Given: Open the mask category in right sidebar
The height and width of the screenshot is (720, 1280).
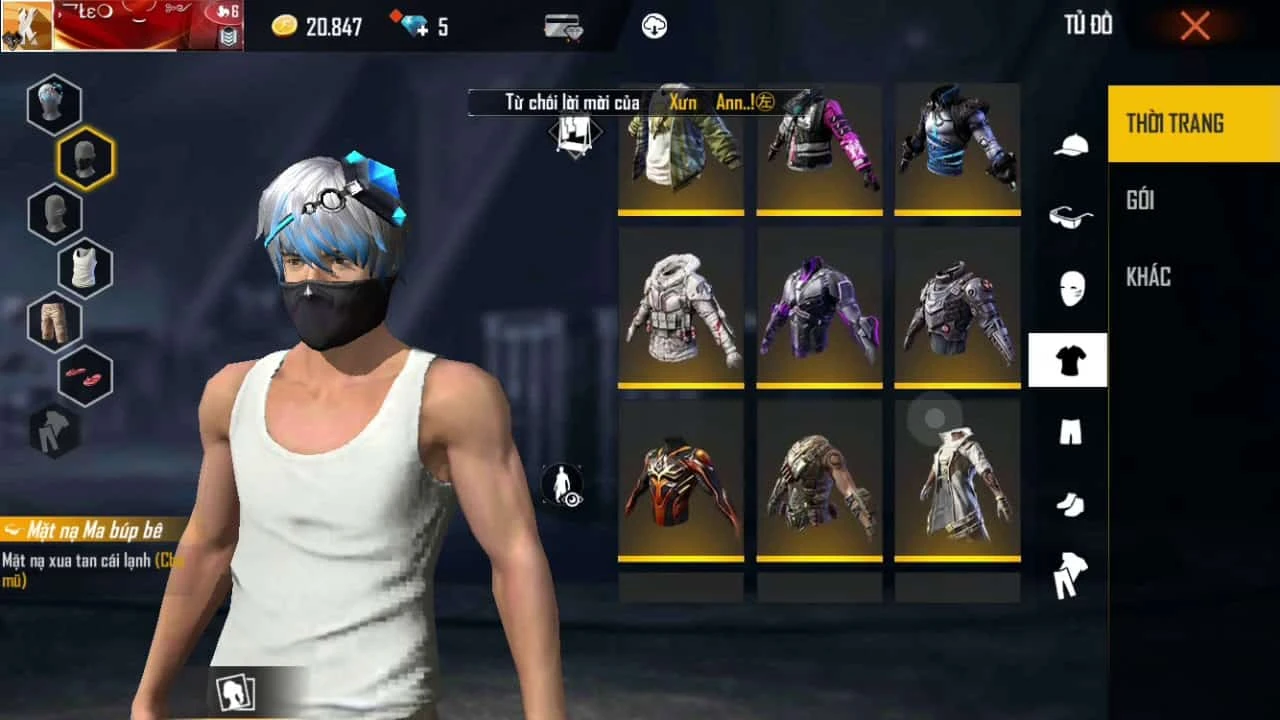Looking at the screenshot, I should coord(1070,288).
